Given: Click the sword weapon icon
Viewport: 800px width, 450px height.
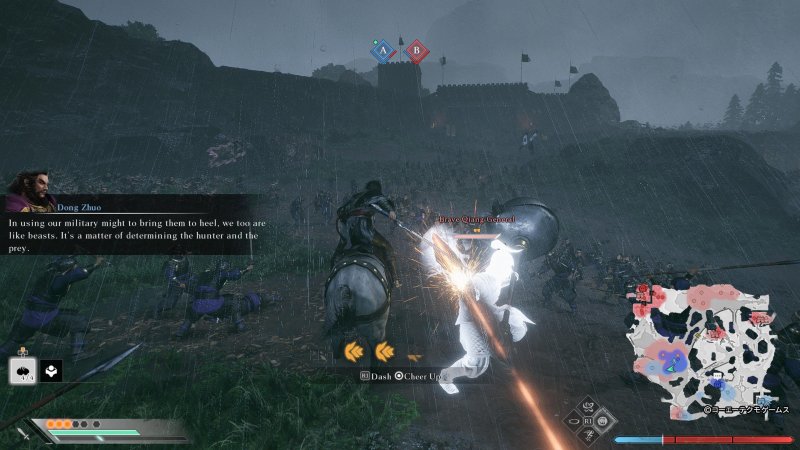Looking at the screenshot, I should pos(22,433).
